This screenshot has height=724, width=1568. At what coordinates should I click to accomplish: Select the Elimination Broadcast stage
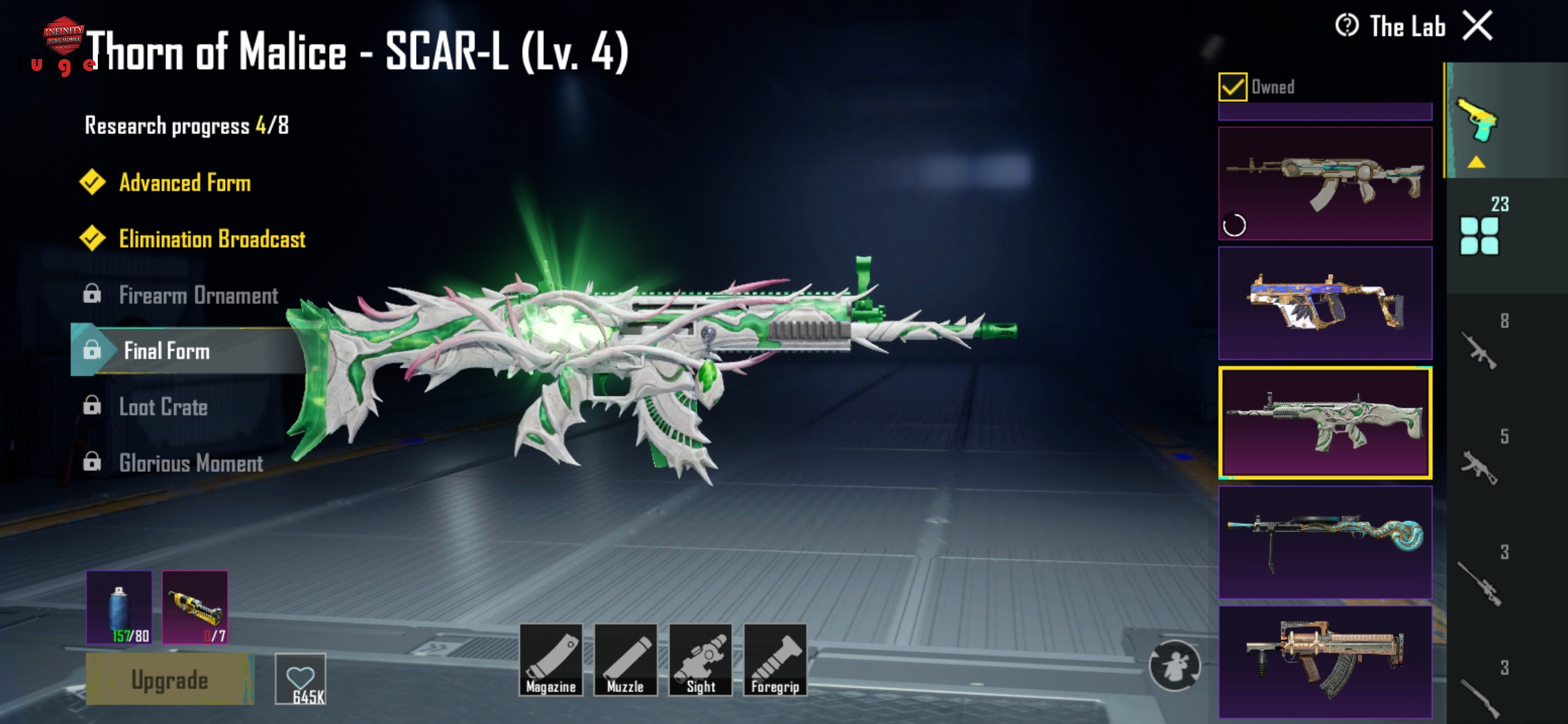211,239
